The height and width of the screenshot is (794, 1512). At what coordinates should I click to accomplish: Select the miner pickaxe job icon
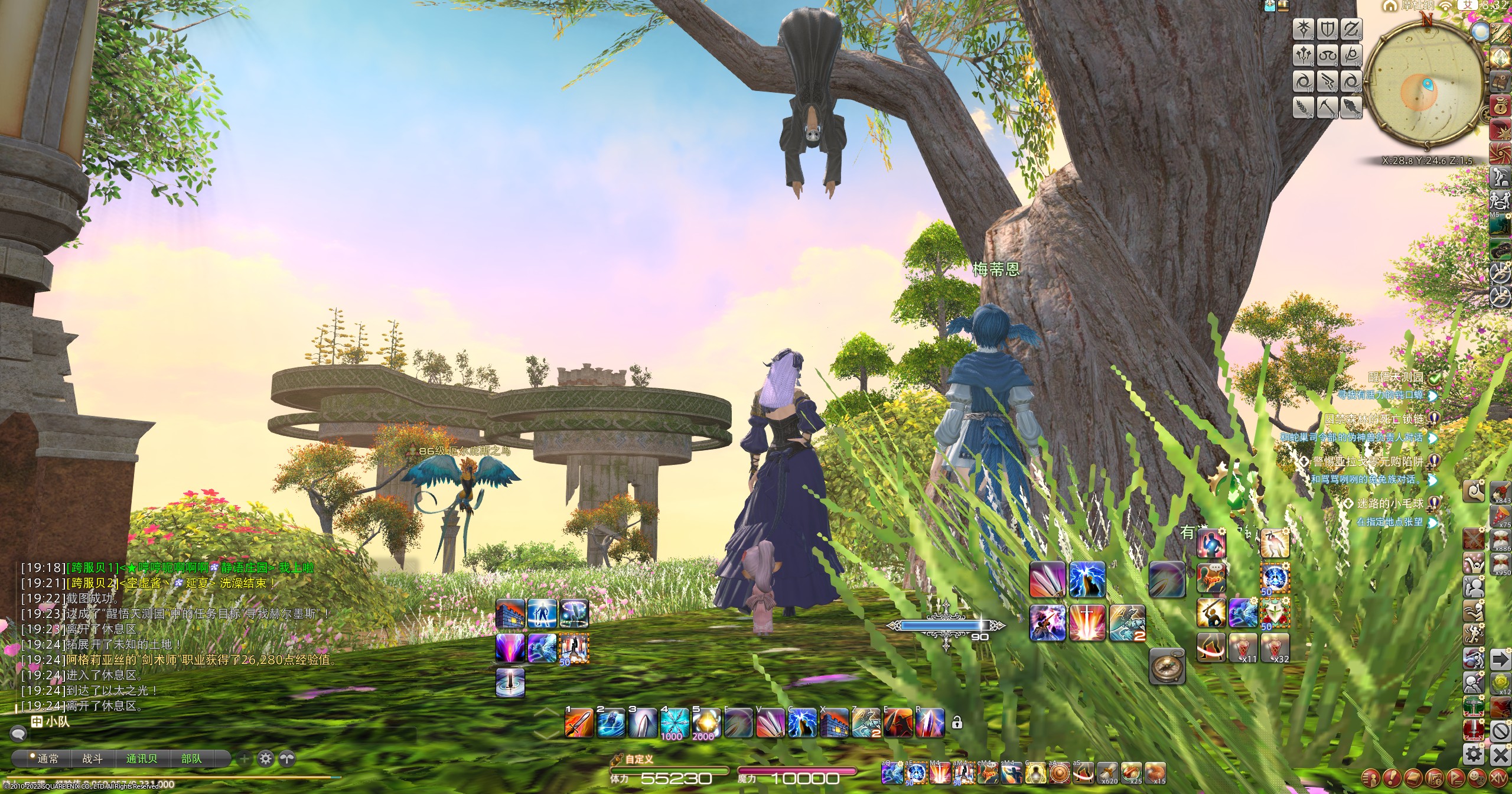click(1327, 107)
